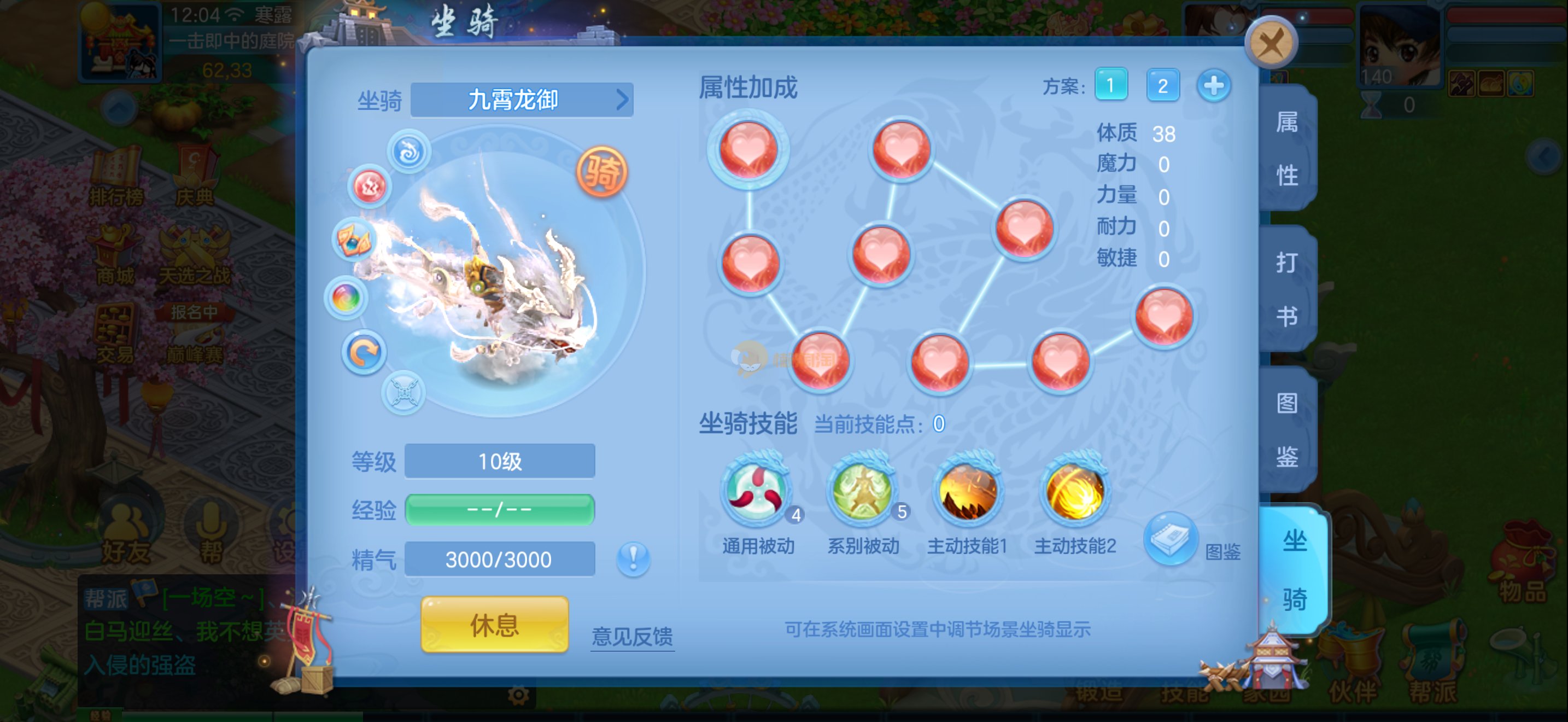The image size is (1568, 722).
Task: Open the rainbow color dye orb
Action: click(x=346, y=298)
